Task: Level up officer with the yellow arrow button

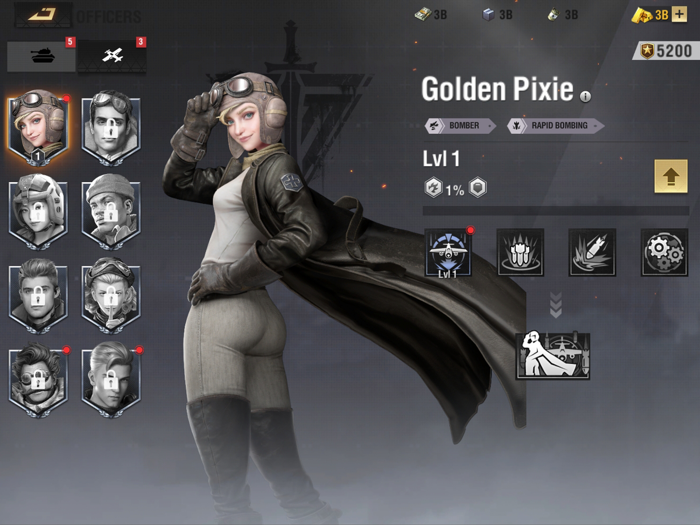Action: click(670, 175)
